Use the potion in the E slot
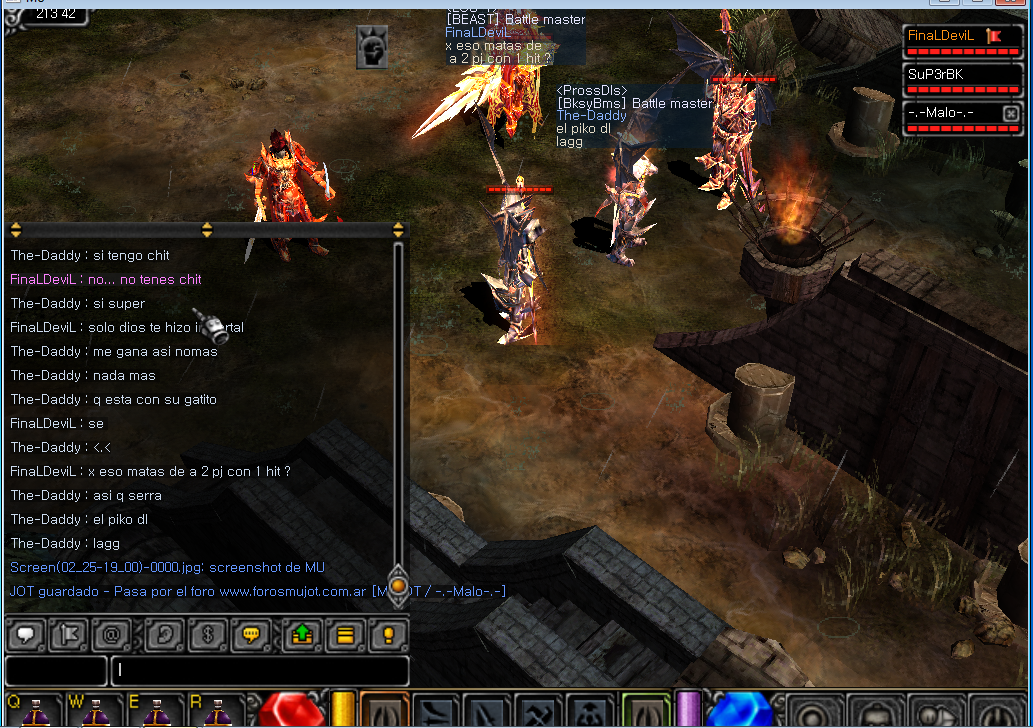1033x728 pixels. coord(158,712)
